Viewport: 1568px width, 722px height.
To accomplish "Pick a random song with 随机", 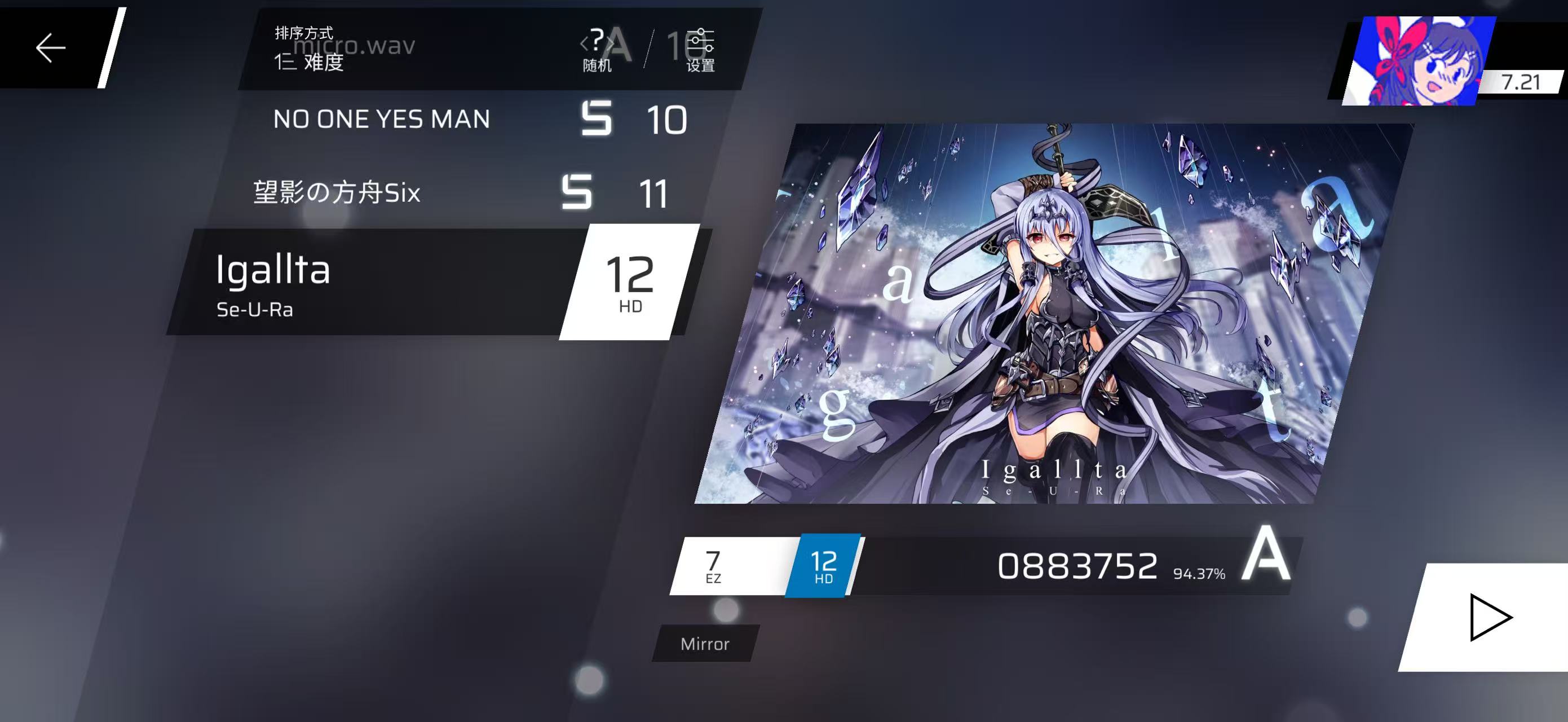I will [597, 51].
